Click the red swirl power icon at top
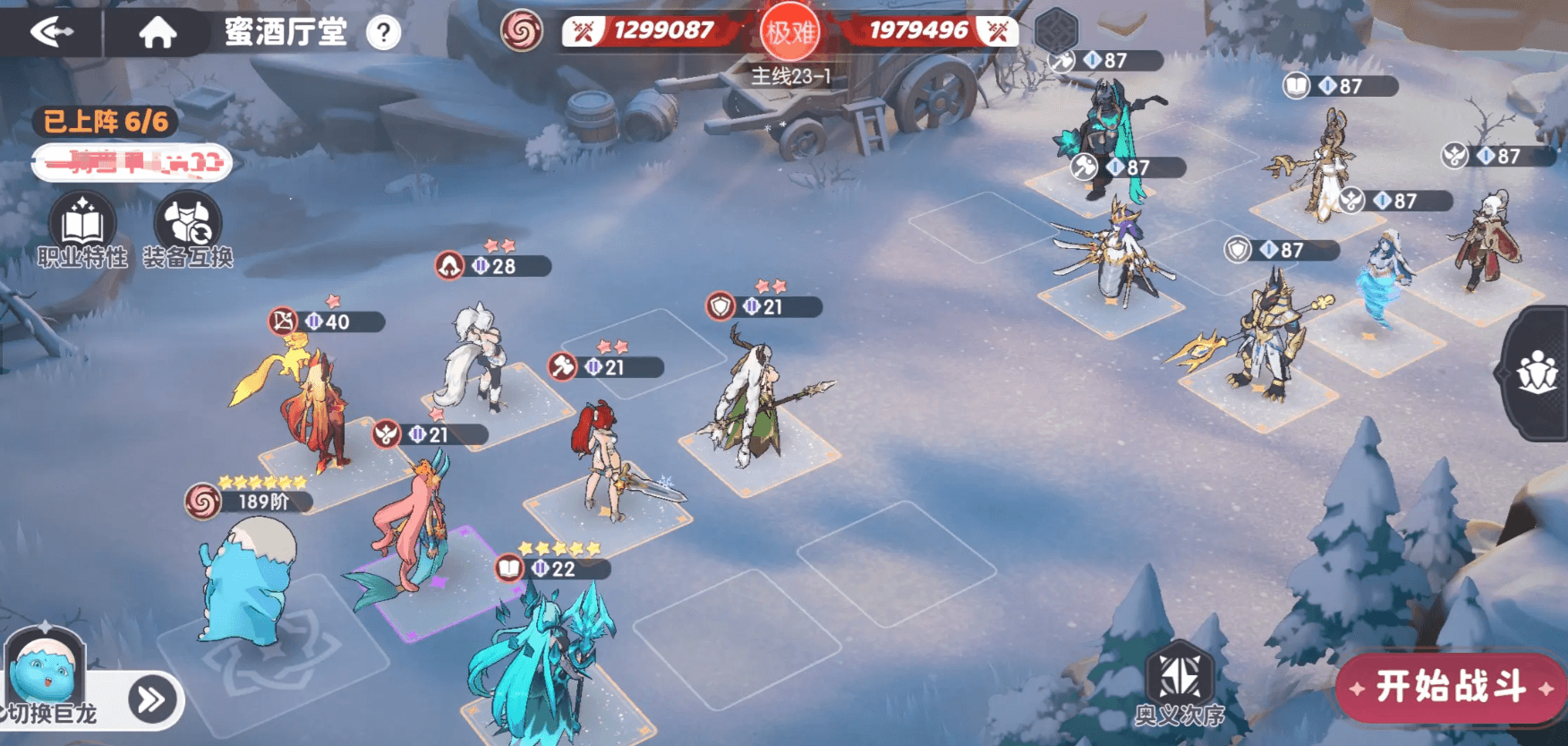This screenshot has height=746, width=1568. coord(522,32)
